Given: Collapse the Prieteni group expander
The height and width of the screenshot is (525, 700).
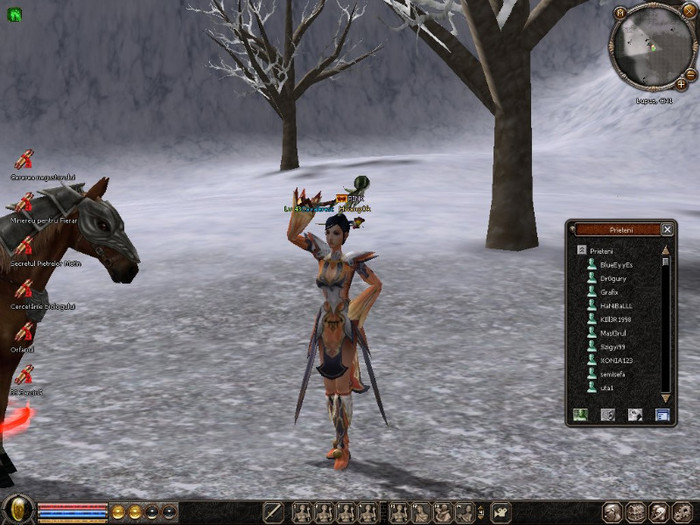Looking at the screenshot, I should click(581, 250).
